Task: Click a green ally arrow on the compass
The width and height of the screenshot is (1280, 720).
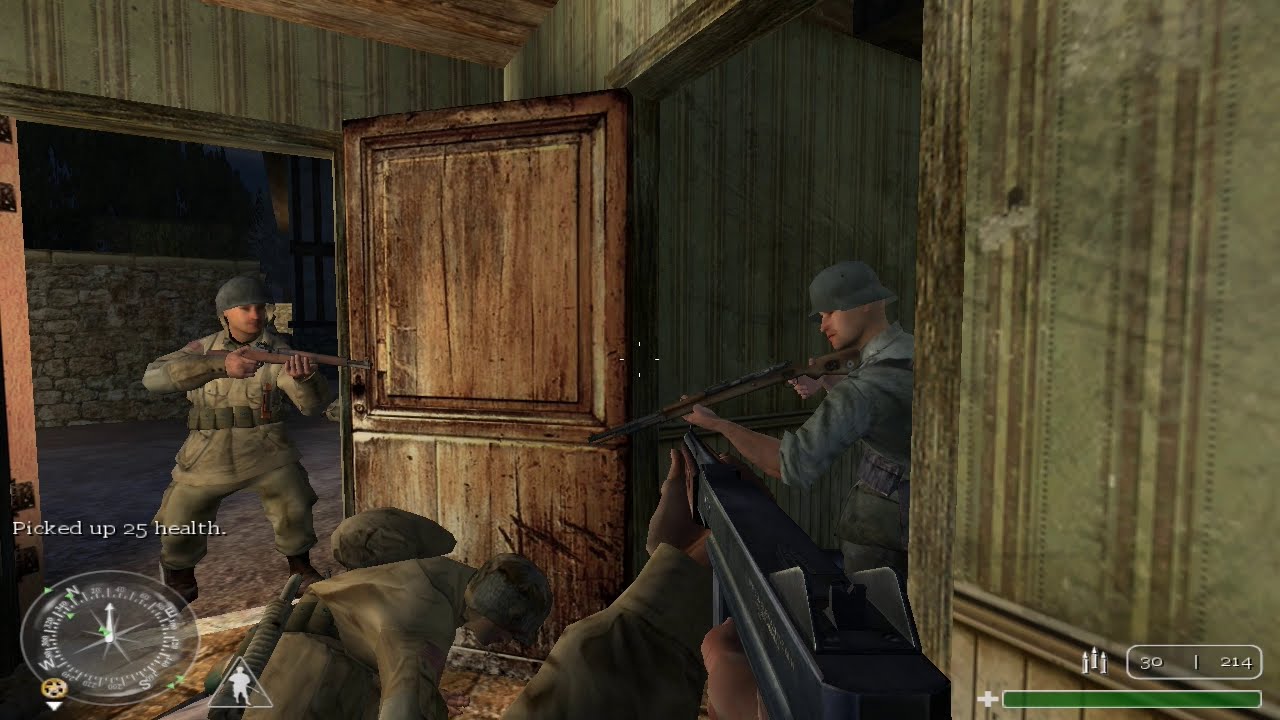Action: click(69, 596)
